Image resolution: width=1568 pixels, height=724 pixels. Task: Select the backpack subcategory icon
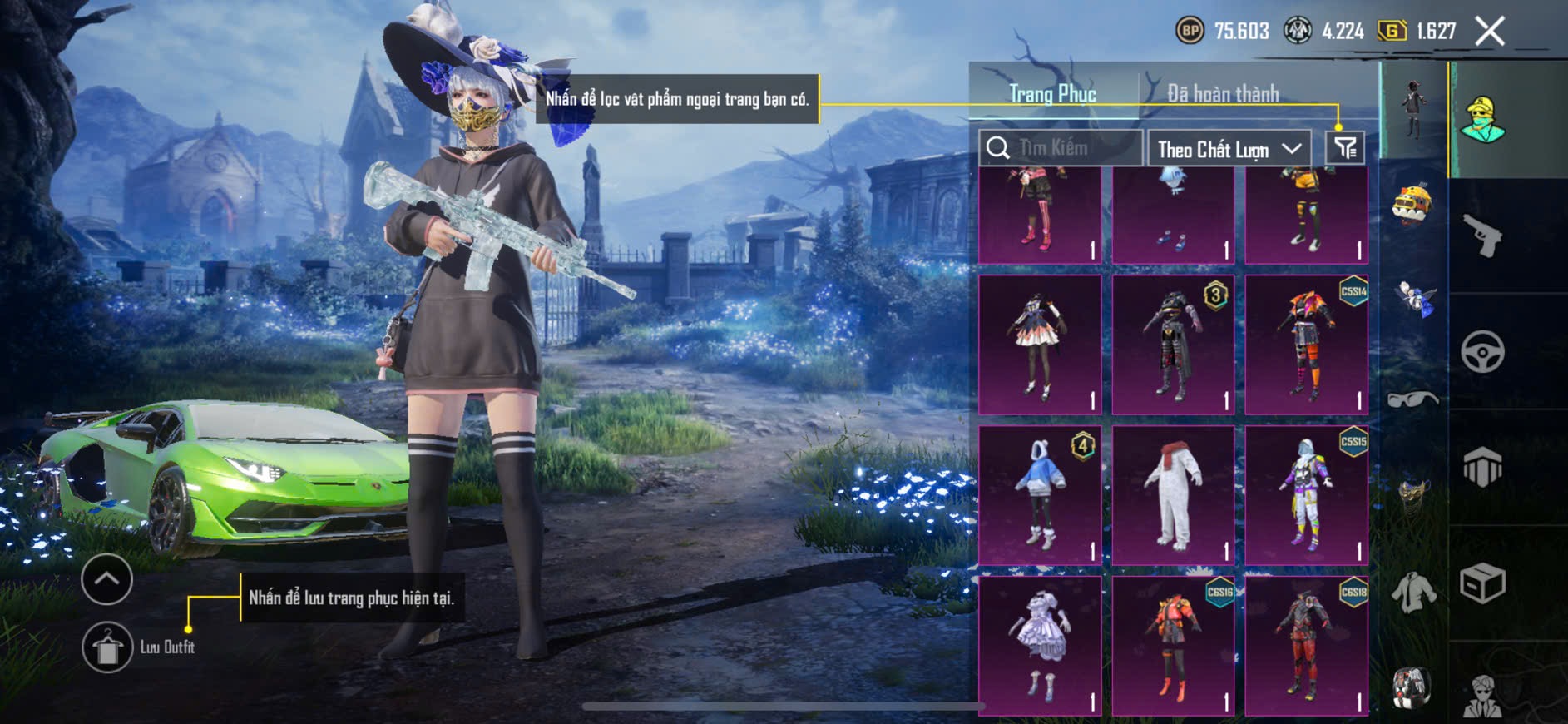pos(1411,688)
